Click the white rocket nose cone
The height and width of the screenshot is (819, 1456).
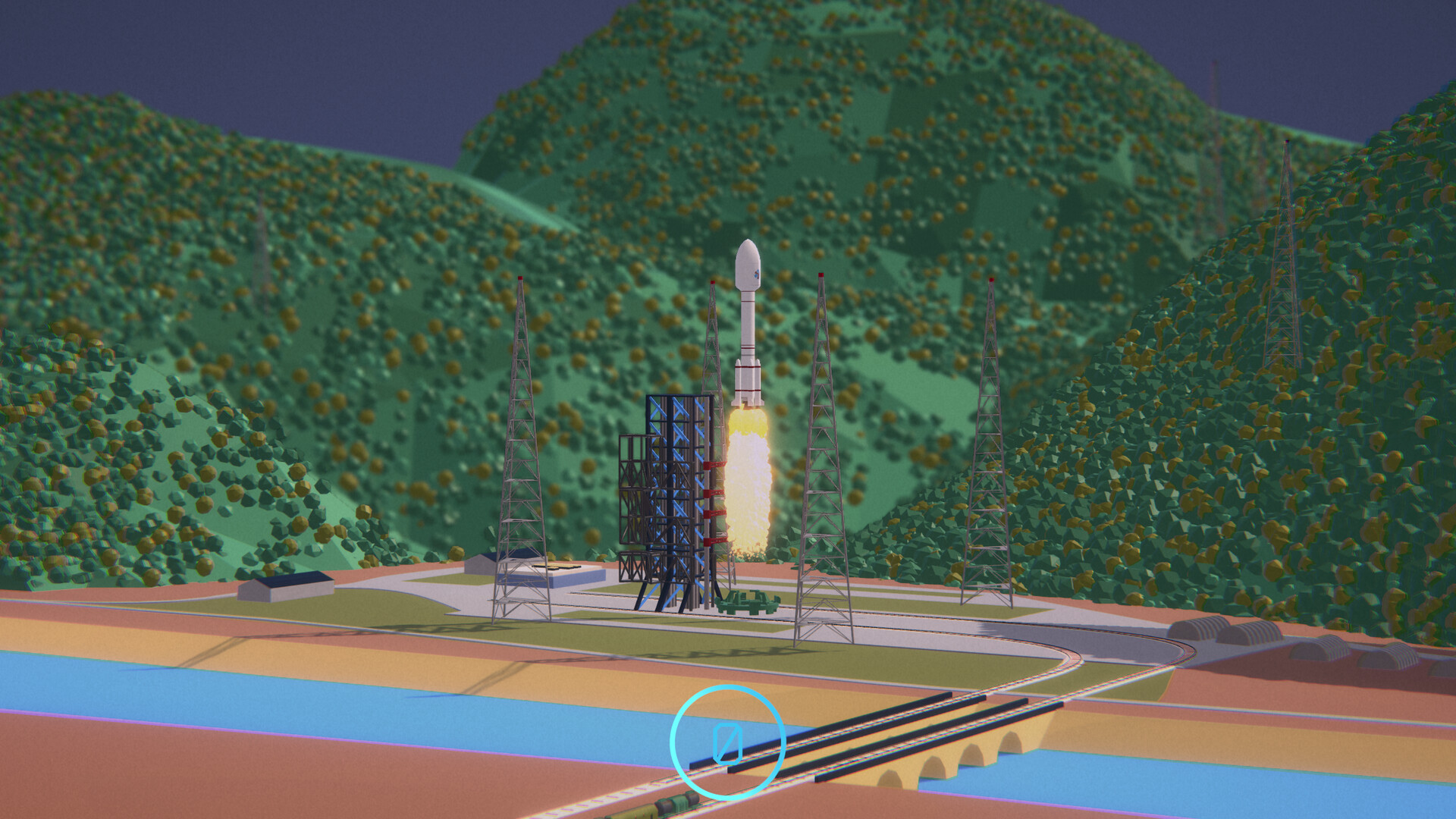point(746,262)
